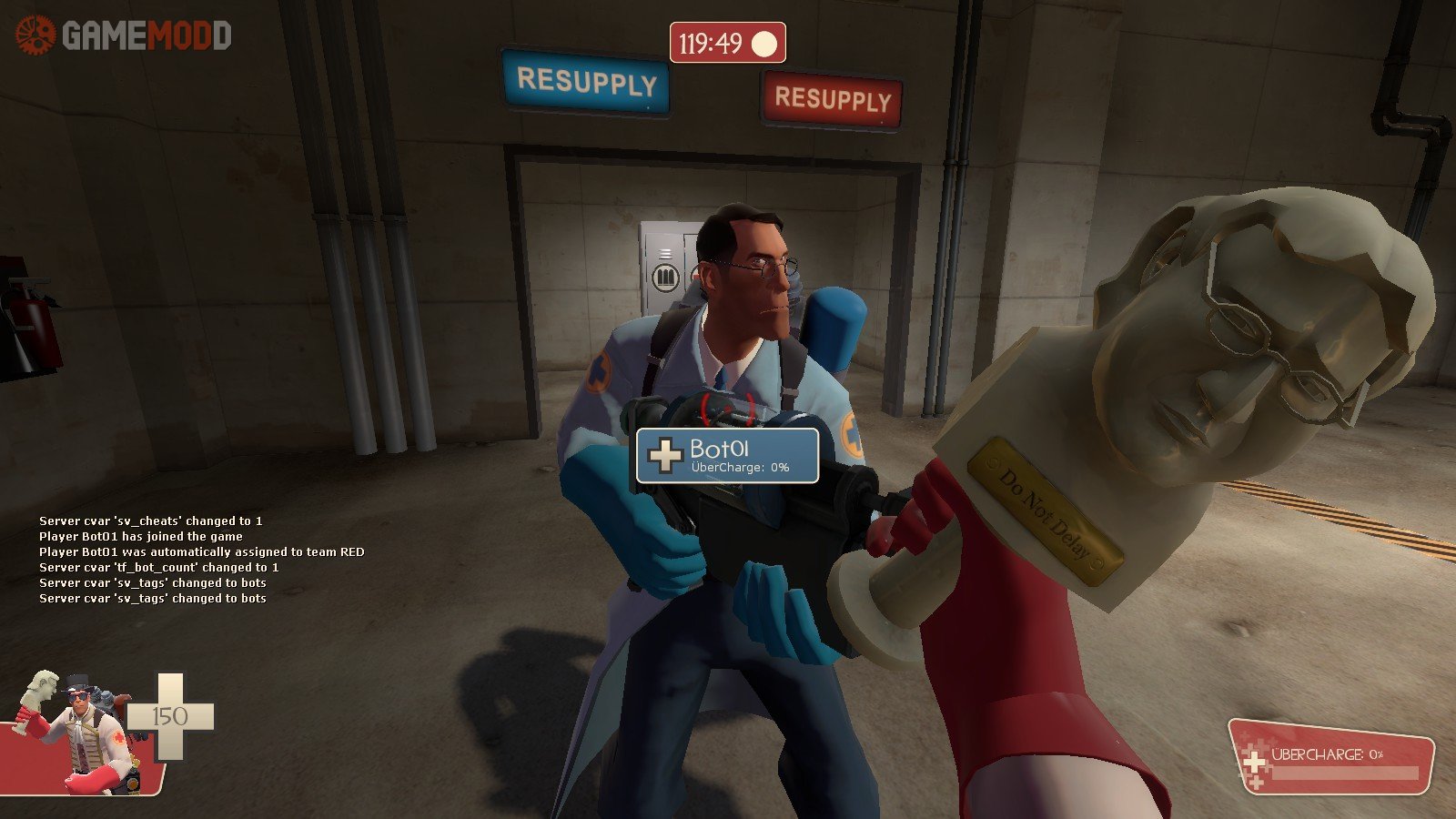Click the GameModd logo watermark
This screenshot has height=819, width=1456.
pos(124,36)
